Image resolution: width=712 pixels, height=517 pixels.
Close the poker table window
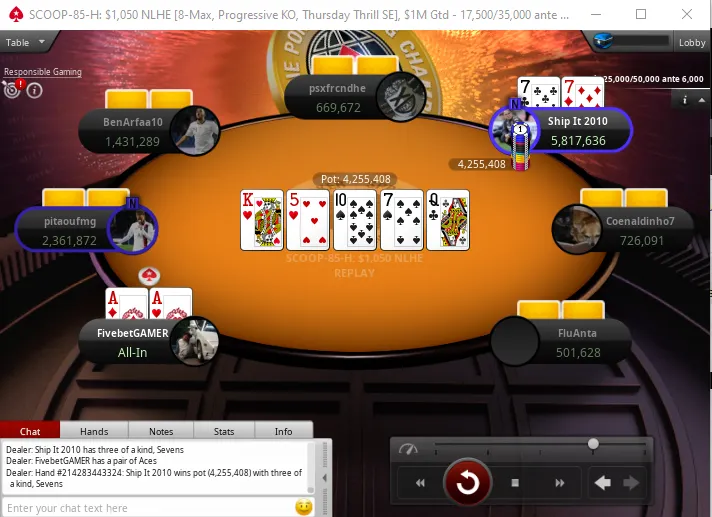(689, 14)
